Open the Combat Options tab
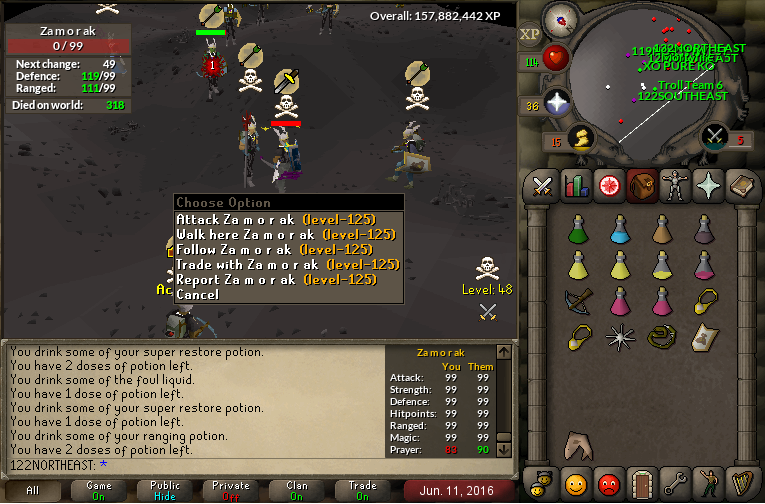 (x=543, y=186)
